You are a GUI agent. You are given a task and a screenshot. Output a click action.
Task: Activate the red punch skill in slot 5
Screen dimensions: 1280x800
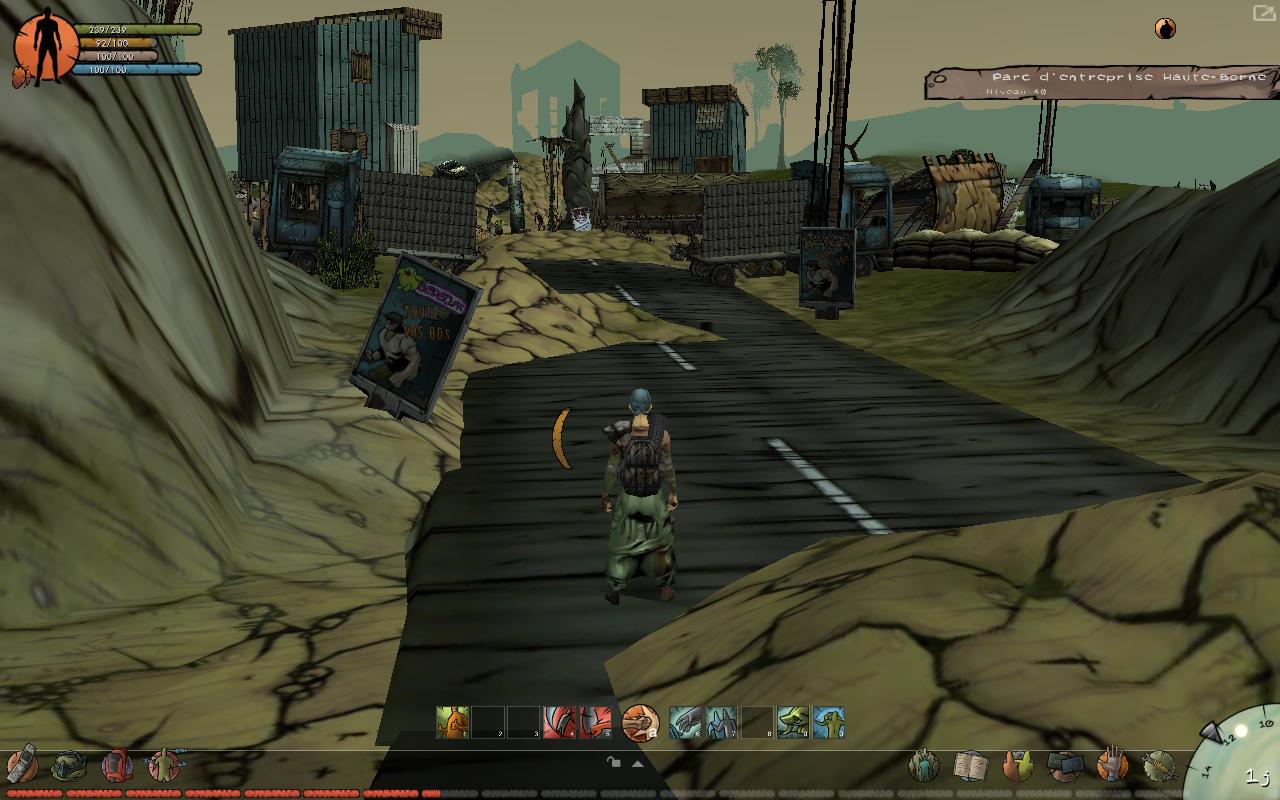[595, 722]
